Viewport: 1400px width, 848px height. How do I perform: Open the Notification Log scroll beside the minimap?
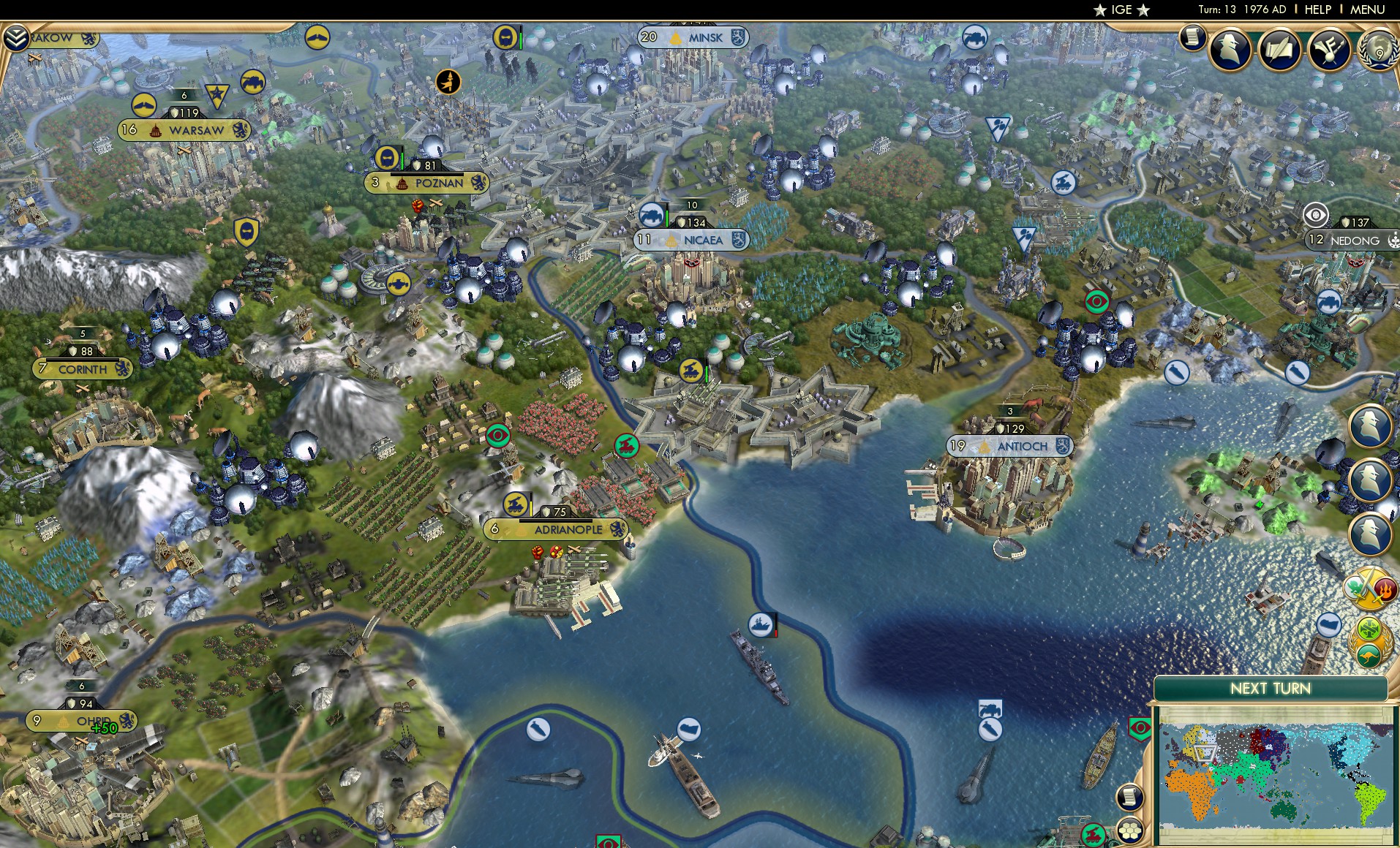coord(1130,797)
